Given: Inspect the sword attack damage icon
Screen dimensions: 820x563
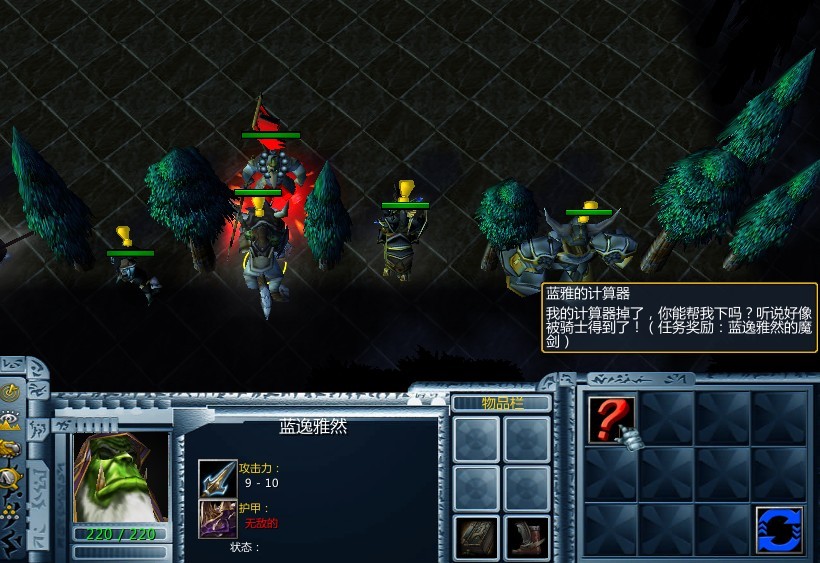Looking at the screenshot, I should tap(217, 477).
